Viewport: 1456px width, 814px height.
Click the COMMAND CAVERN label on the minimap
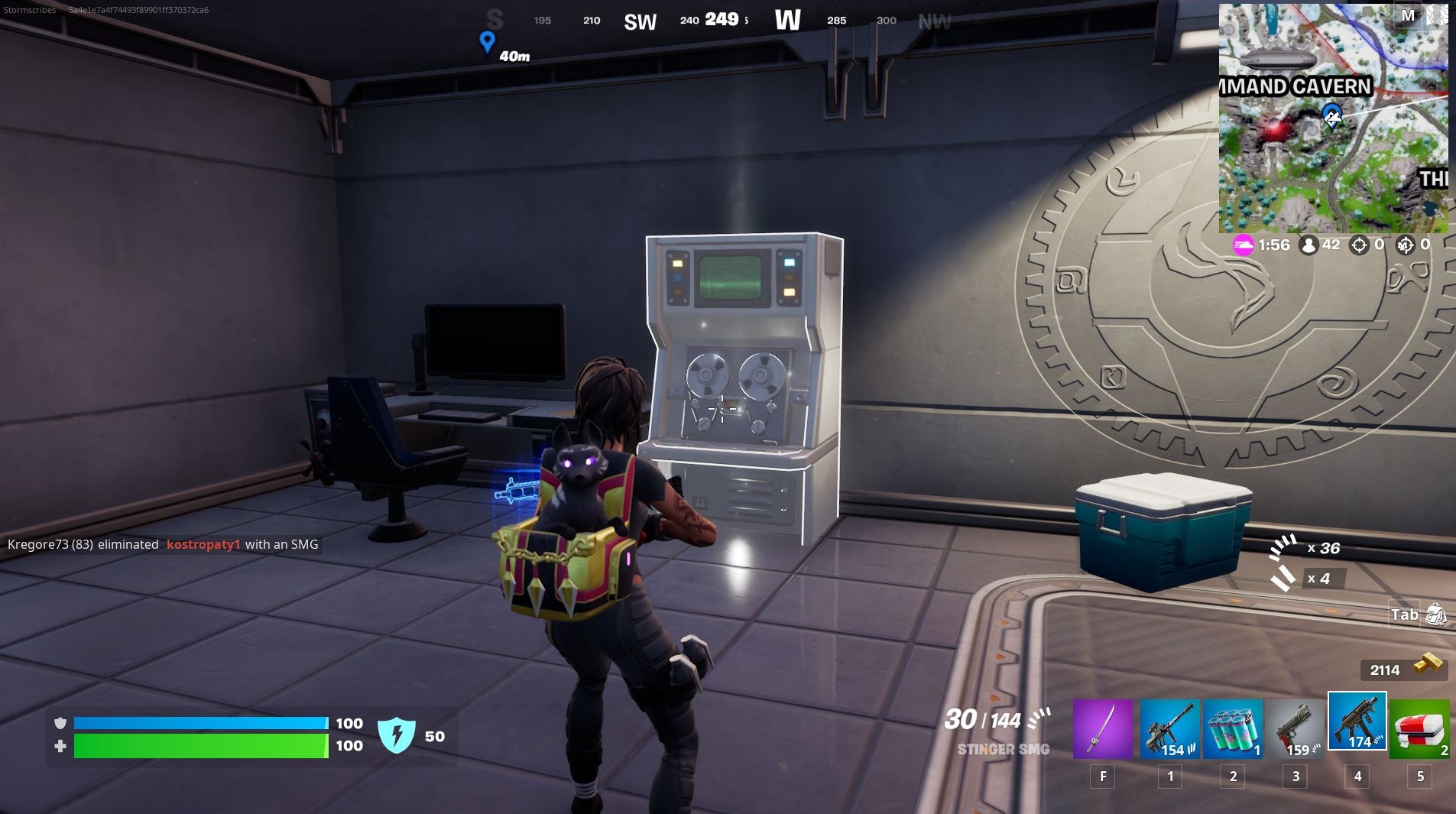1293,86
